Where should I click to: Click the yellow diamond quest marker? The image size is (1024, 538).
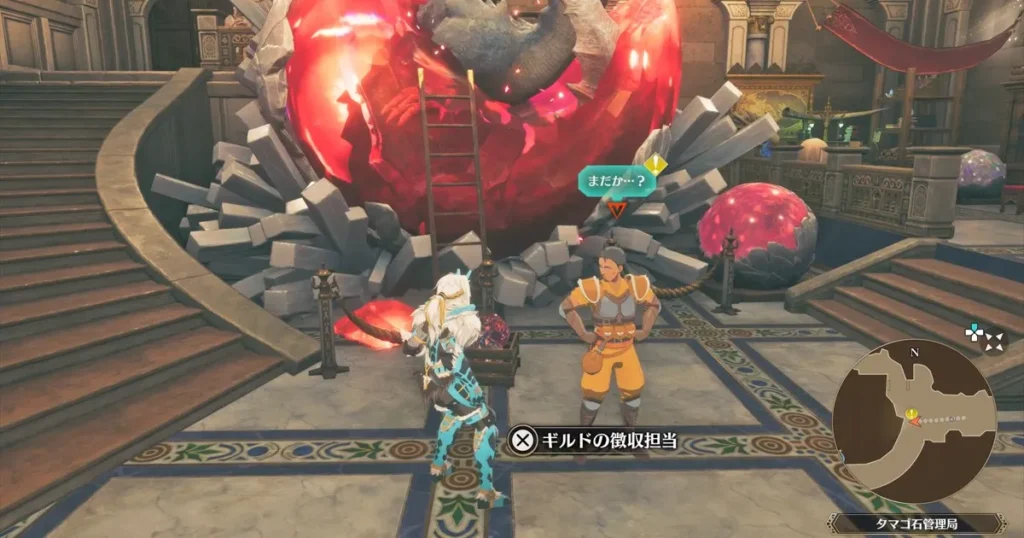[x=655, y=162]
